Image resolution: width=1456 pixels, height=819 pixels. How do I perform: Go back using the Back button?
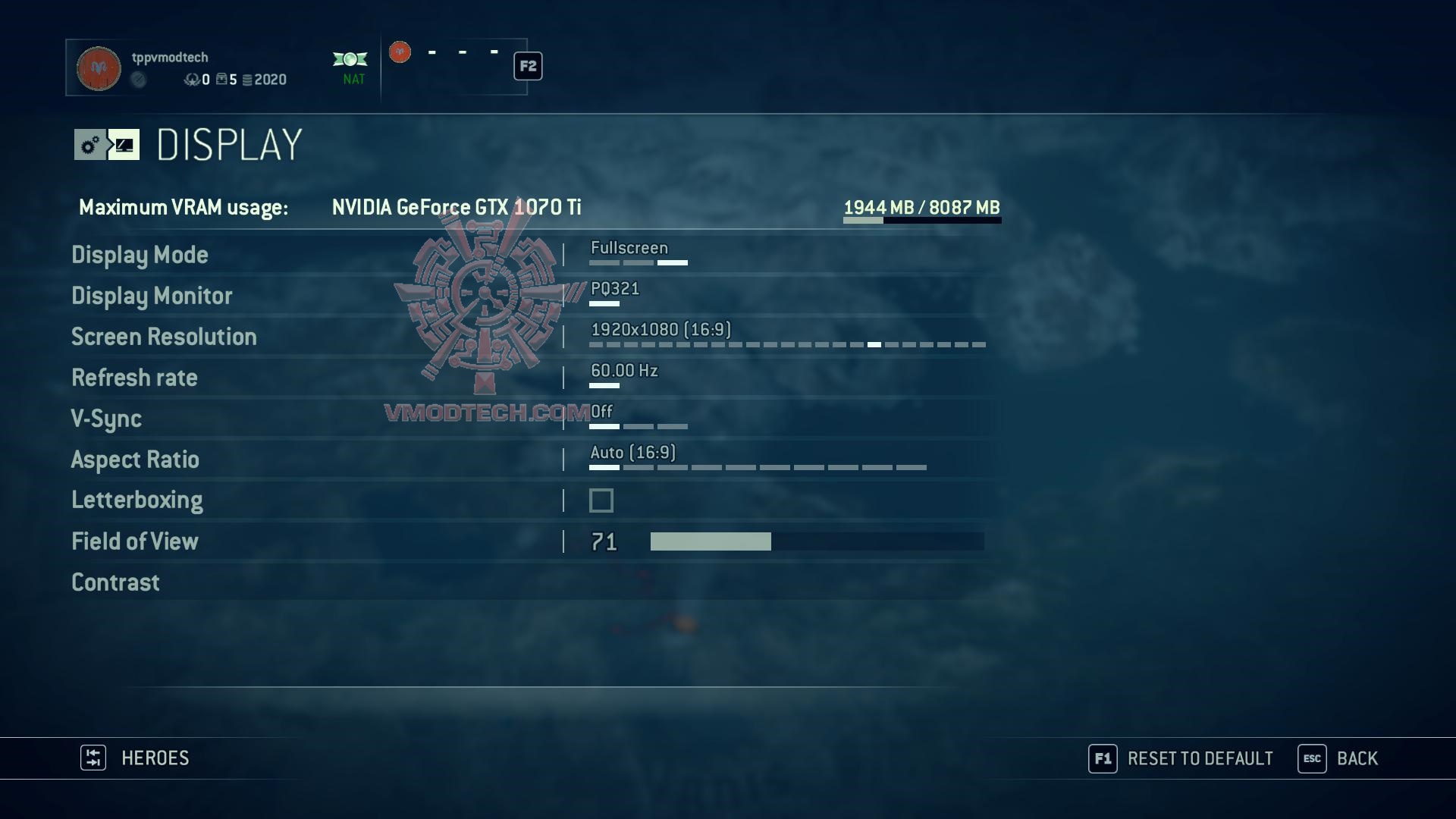click(1338, 758)
